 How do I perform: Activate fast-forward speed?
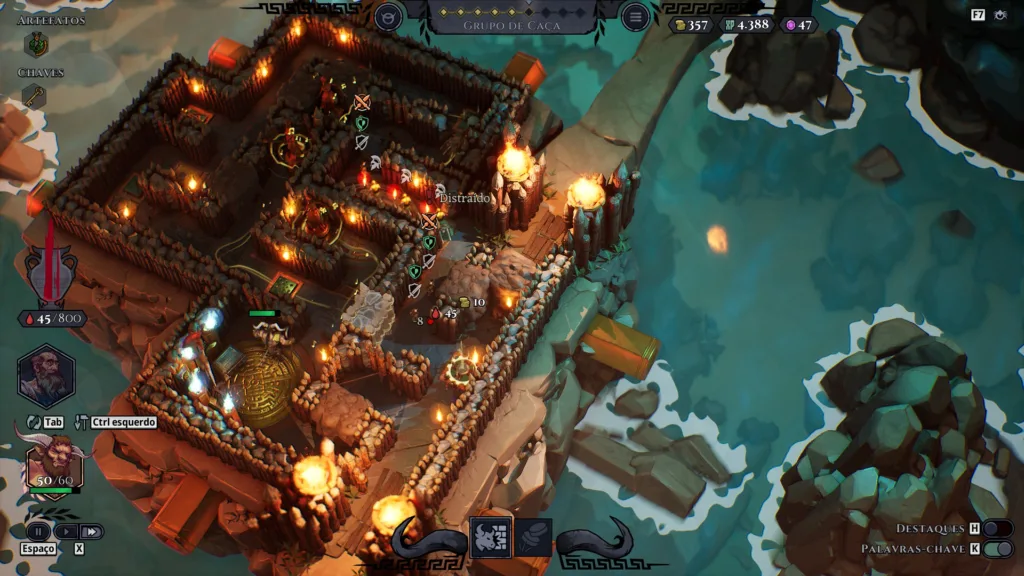click(91, 531)
